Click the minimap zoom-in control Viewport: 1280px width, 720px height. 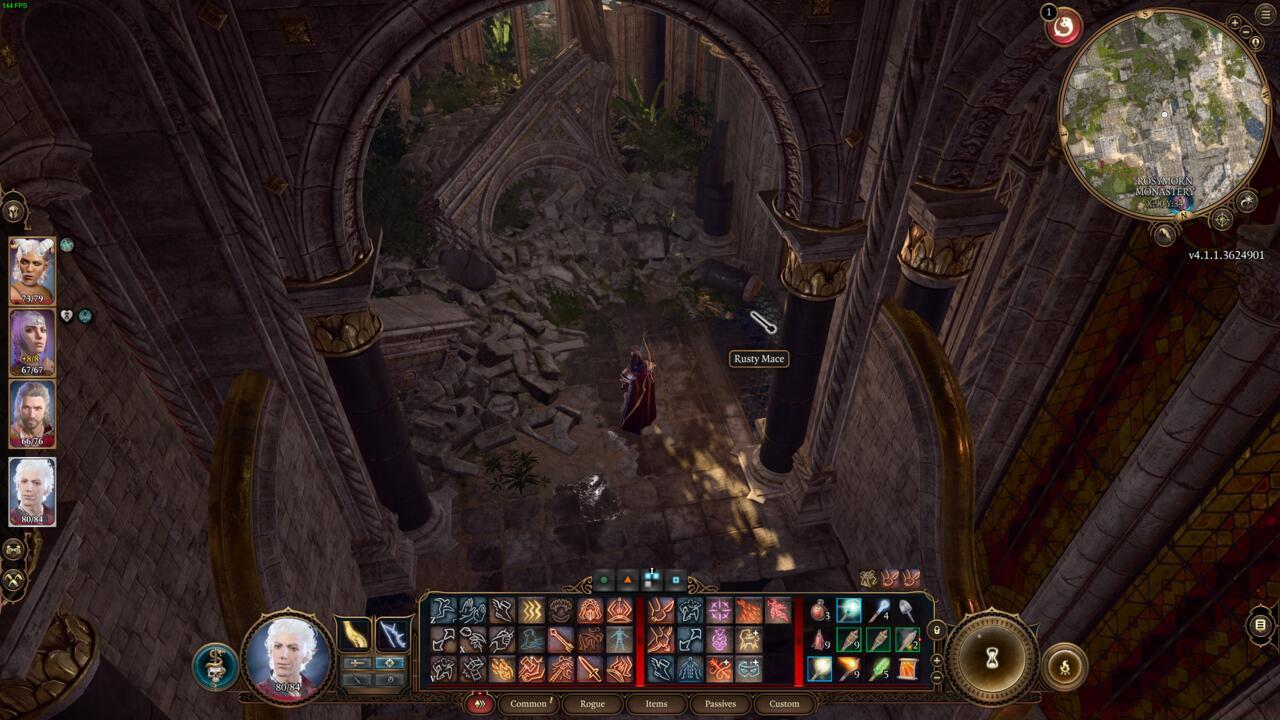[x=1235, y=22]
